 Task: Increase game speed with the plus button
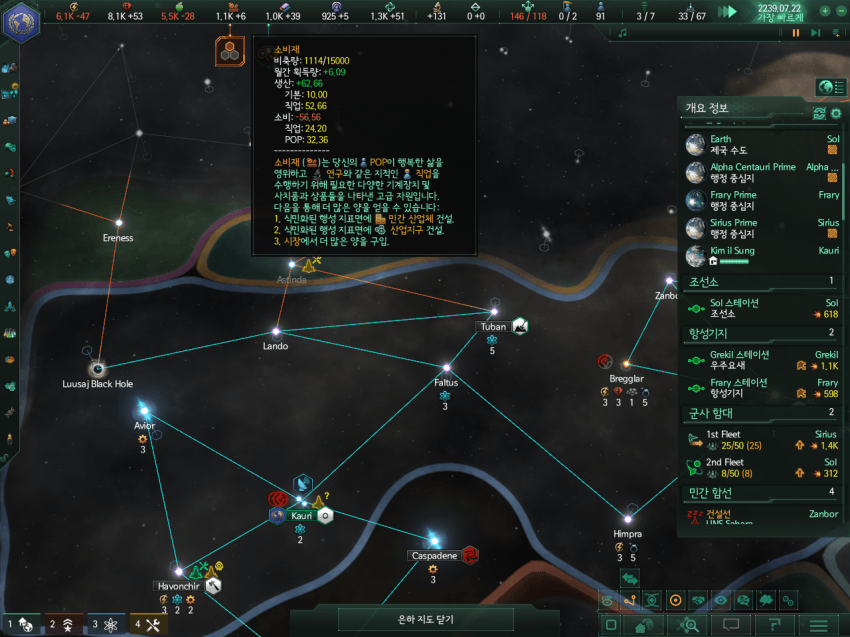click(825, 11)
